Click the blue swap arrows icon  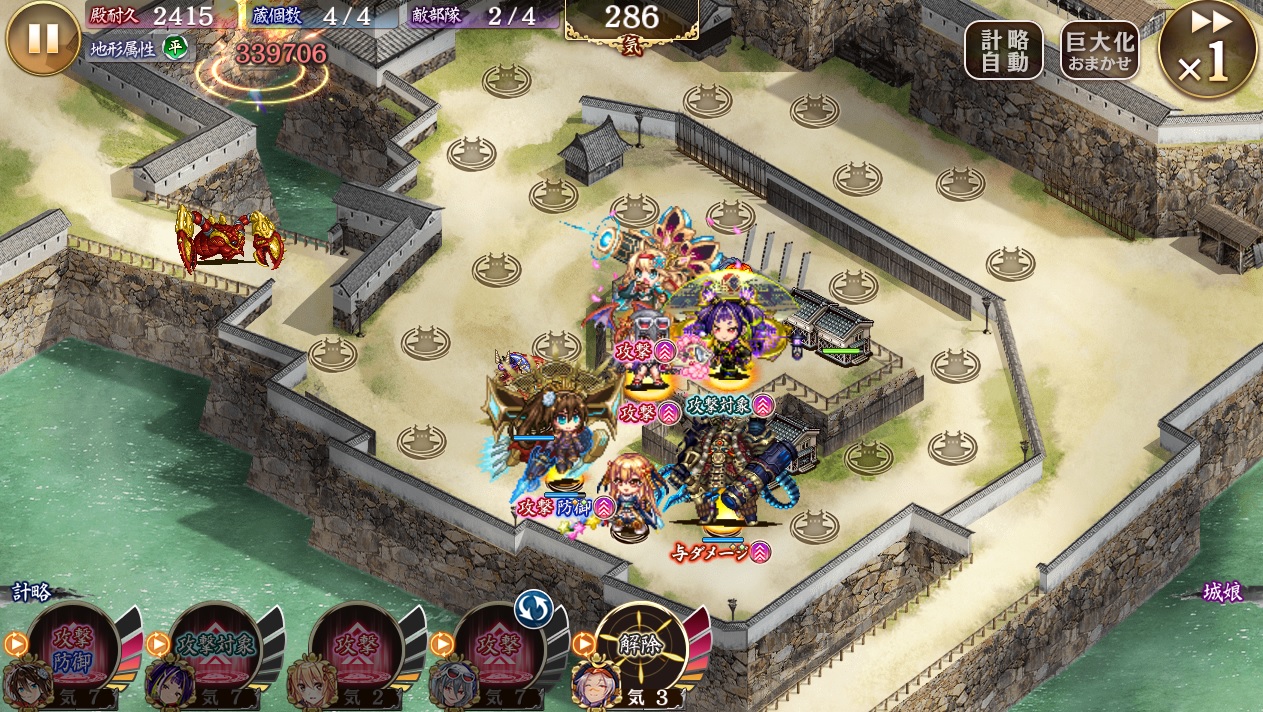coord(533,609)
